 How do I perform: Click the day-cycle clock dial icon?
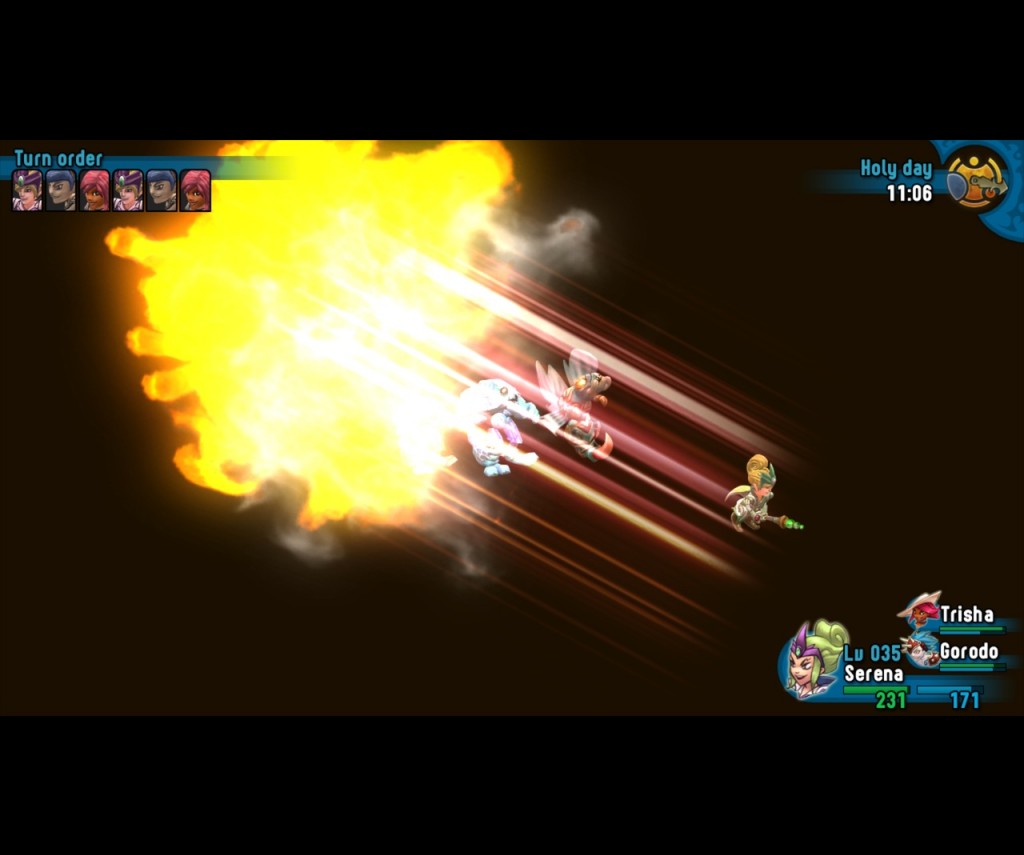point(976,179)
